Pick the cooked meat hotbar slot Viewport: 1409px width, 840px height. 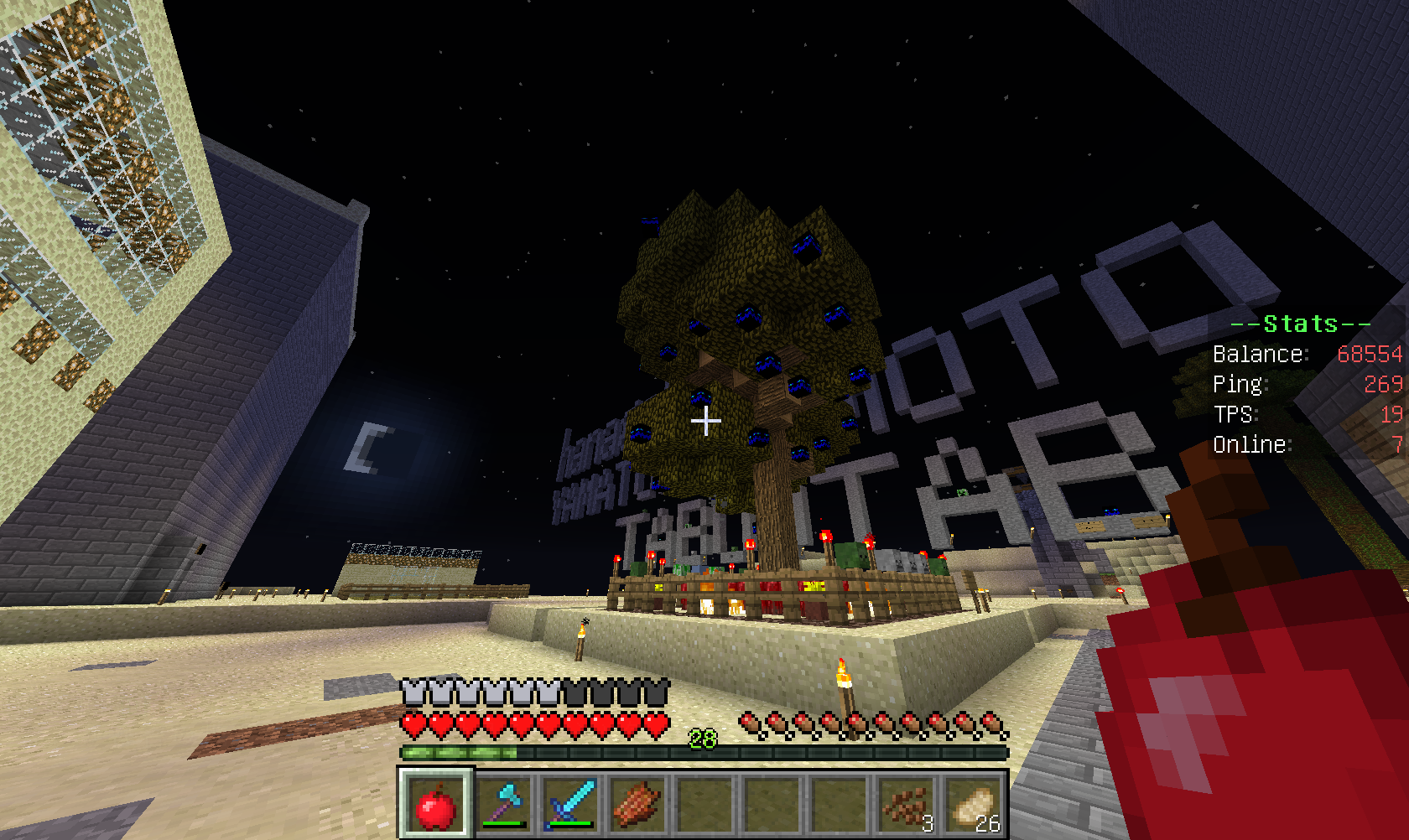tap(637, 805)
